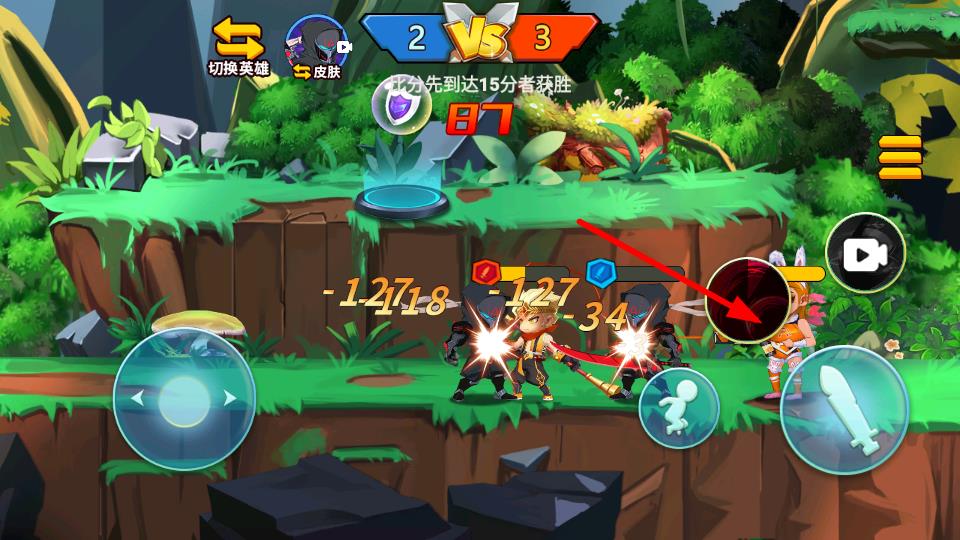Tap the video camera record button

pyautogui.click(x=865, y=254)
